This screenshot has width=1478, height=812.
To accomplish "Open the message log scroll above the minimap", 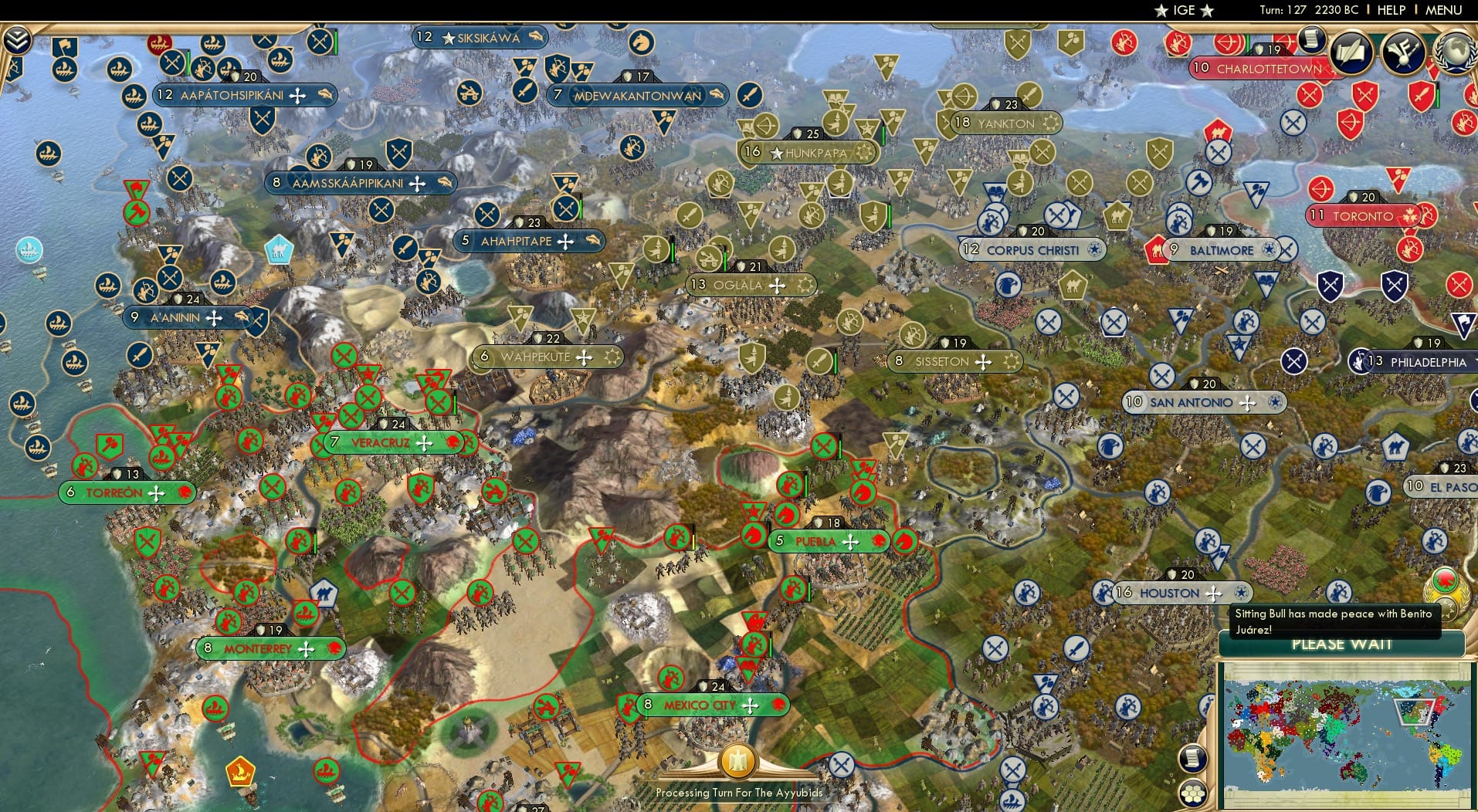I will 1192,759.
